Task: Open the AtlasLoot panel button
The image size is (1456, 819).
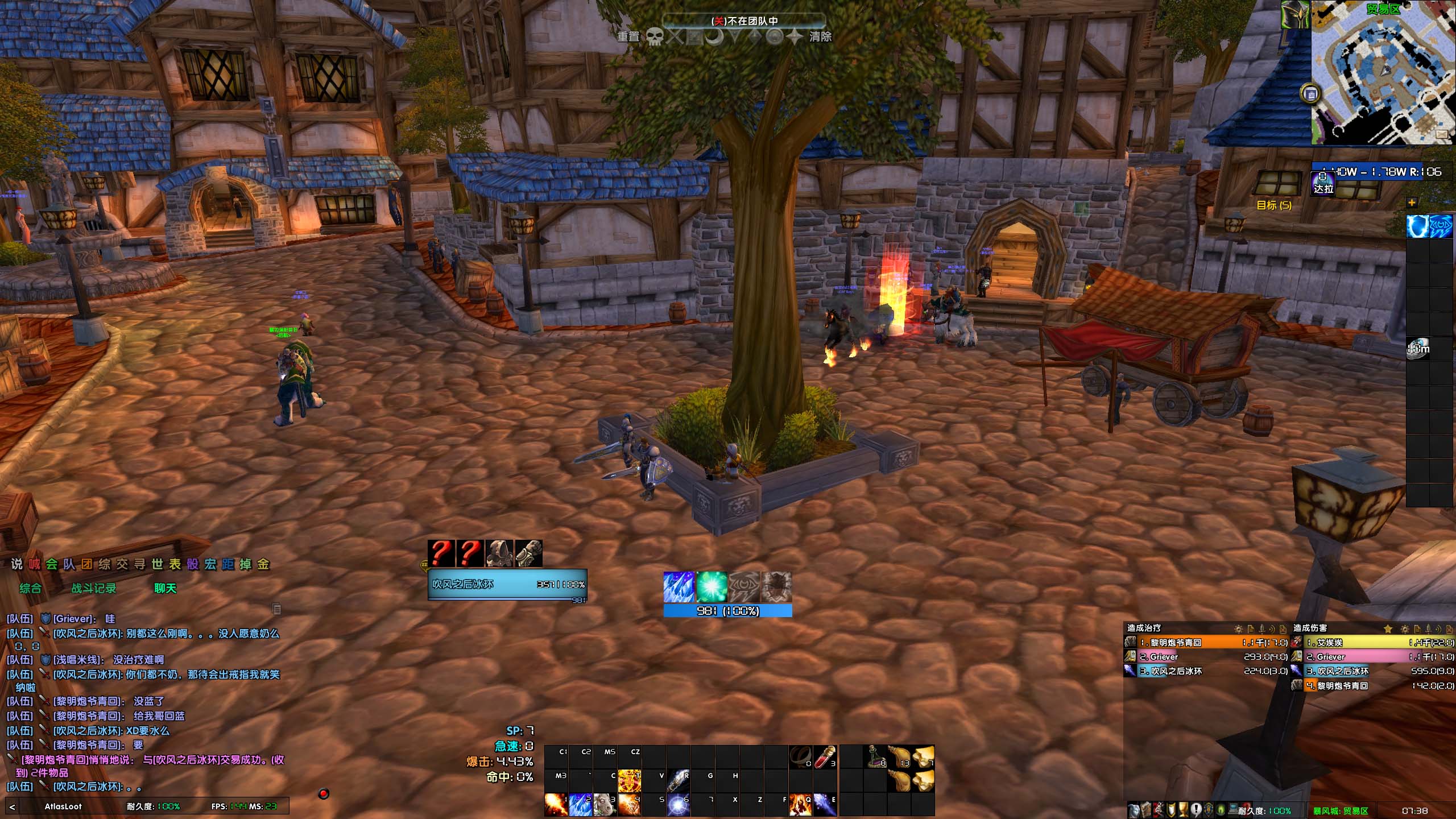Action: point(63,806)
